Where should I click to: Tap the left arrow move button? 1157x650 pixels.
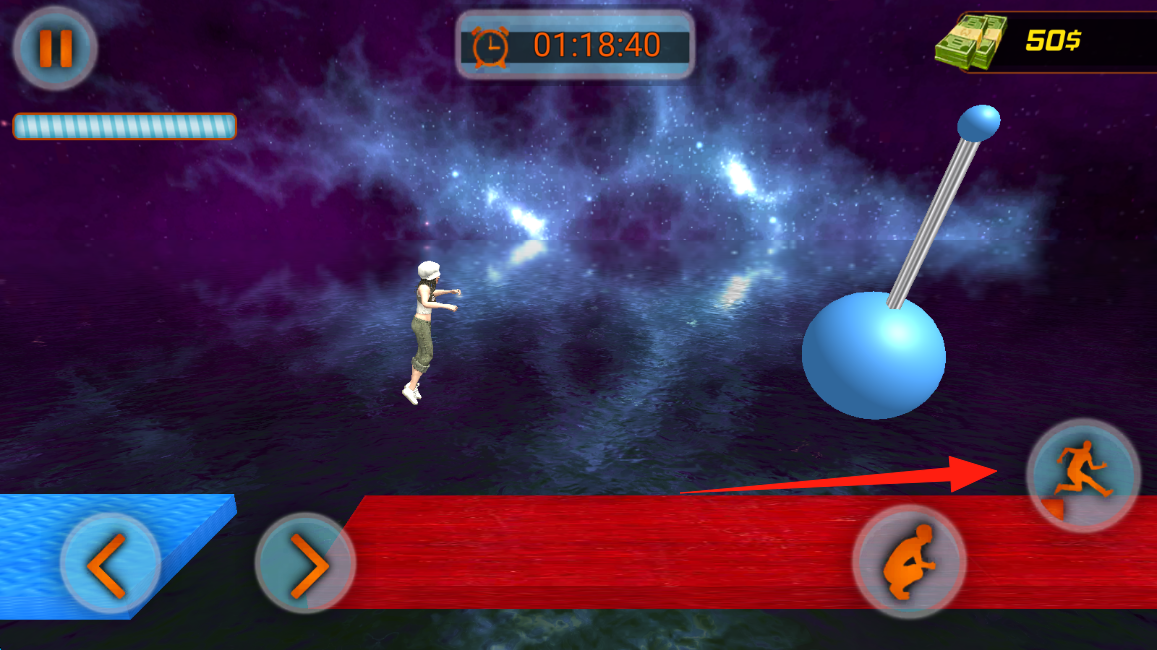click(x=110, y=564)
